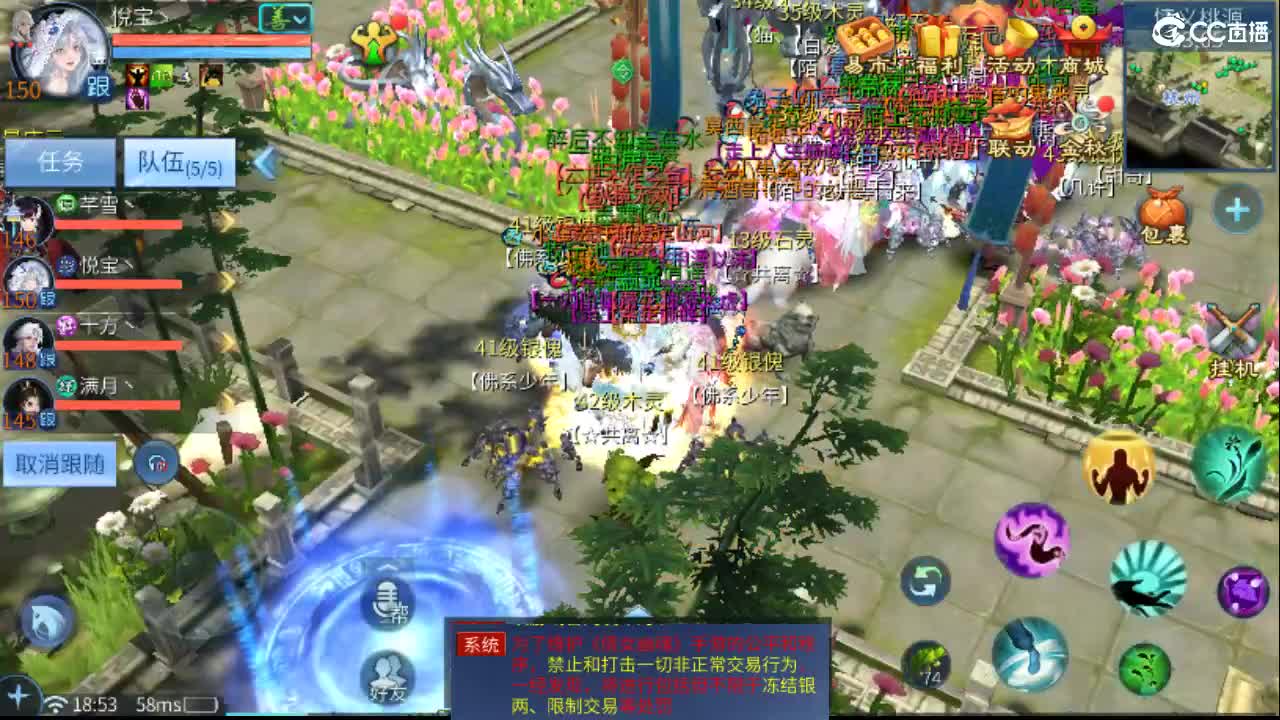The height and width of the screenshot is (720, 1280).
Task: Switch to the 任务 tasks tab
Action: point(60,161)
